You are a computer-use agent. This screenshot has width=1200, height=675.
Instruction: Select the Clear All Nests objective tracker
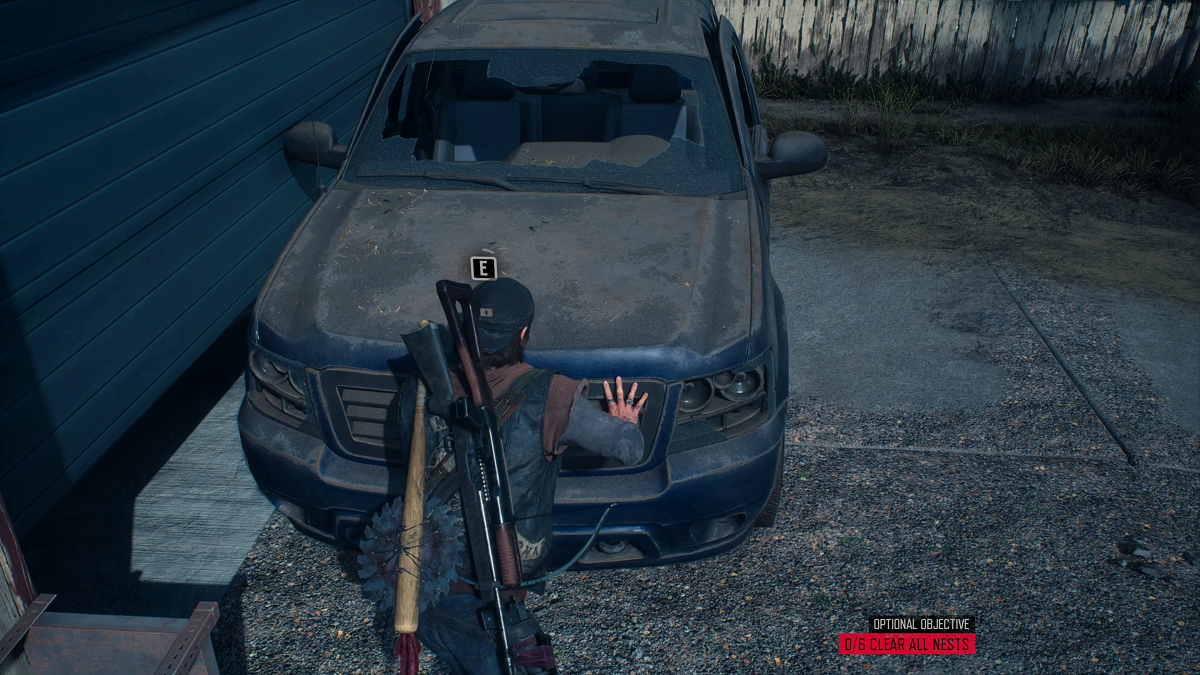907,644
